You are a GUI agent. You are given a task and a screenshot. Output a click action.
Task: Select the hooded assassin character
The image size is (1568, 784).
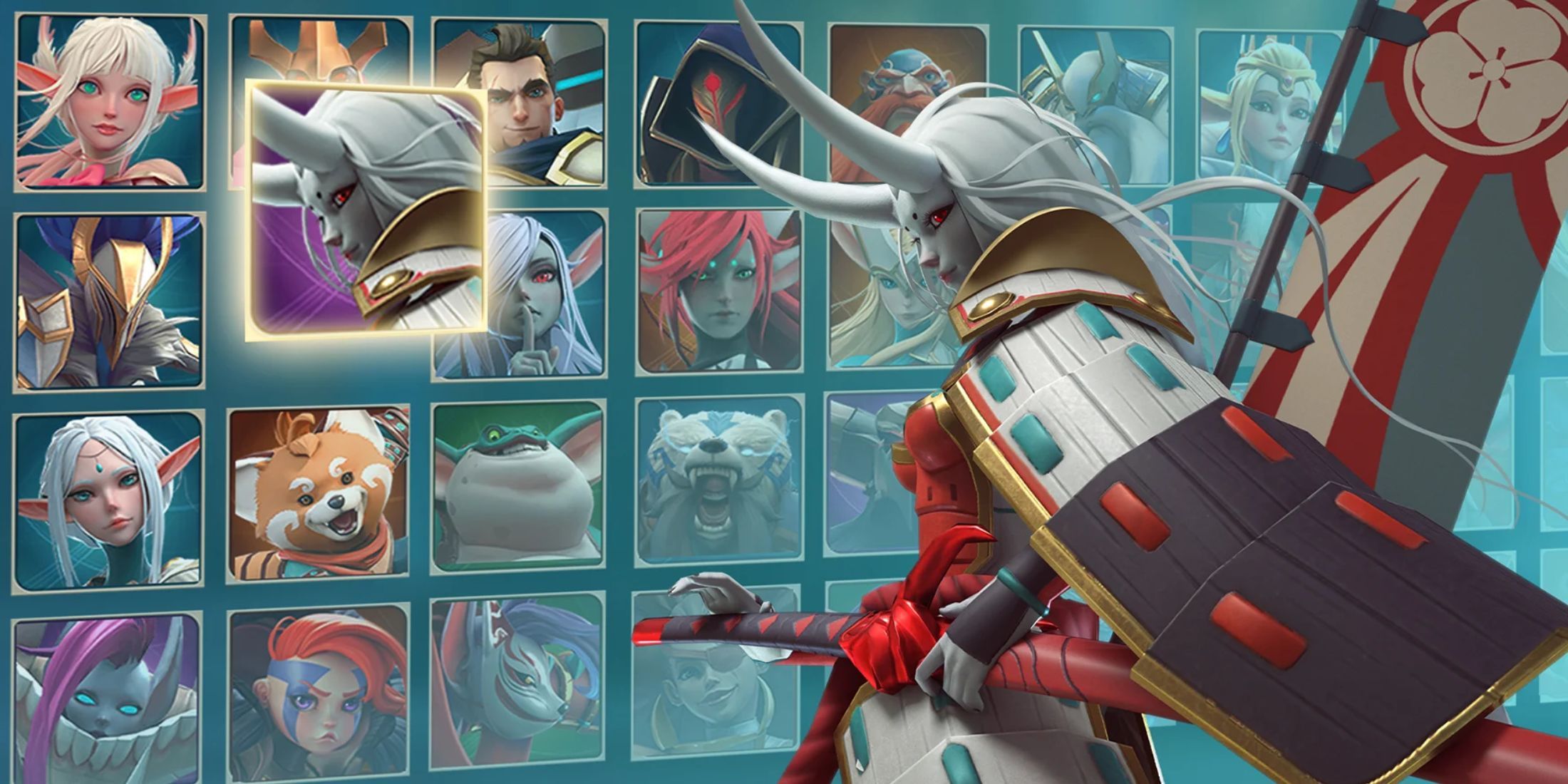point(713,107)
